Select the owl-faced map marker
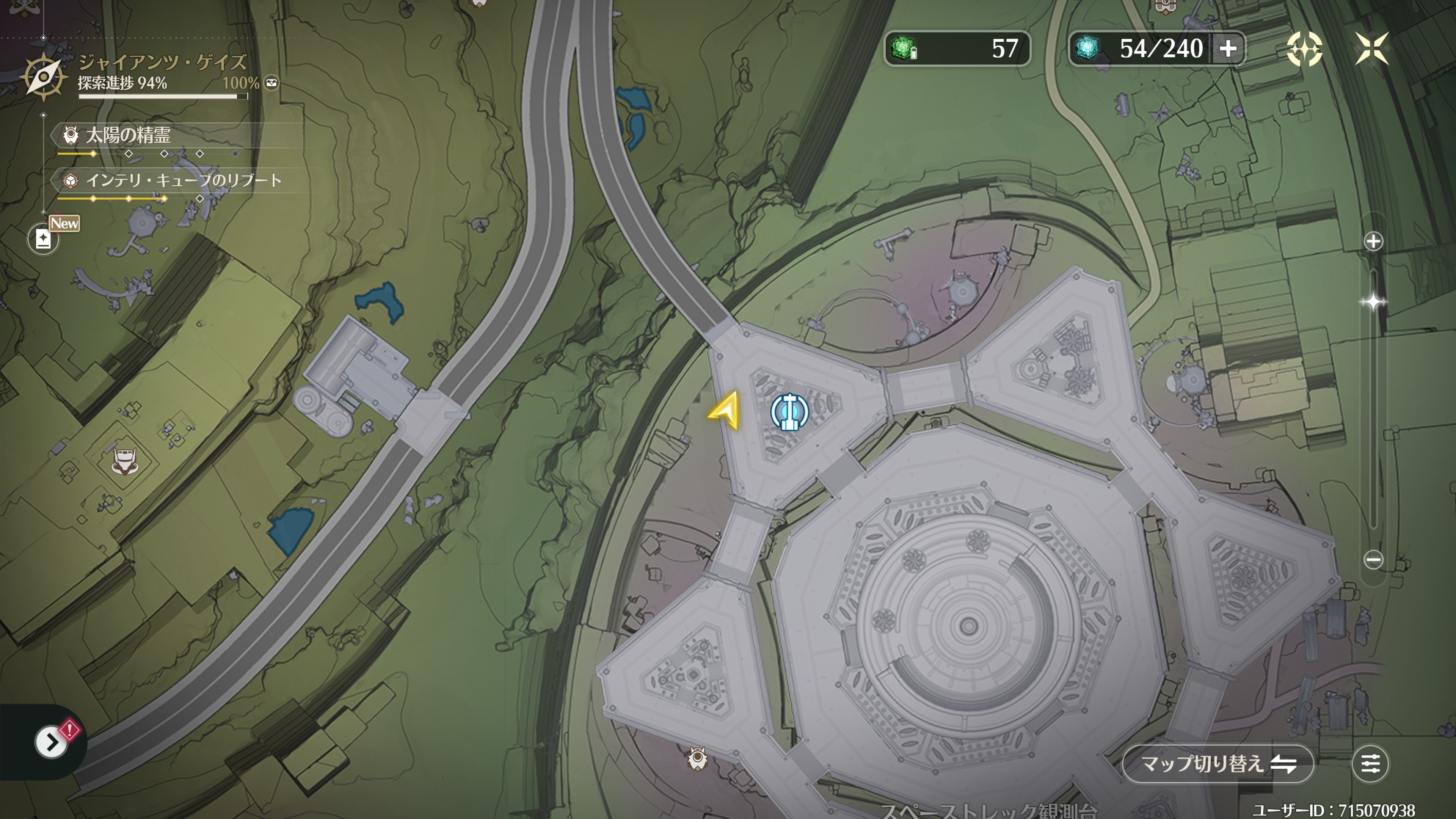 698,758
